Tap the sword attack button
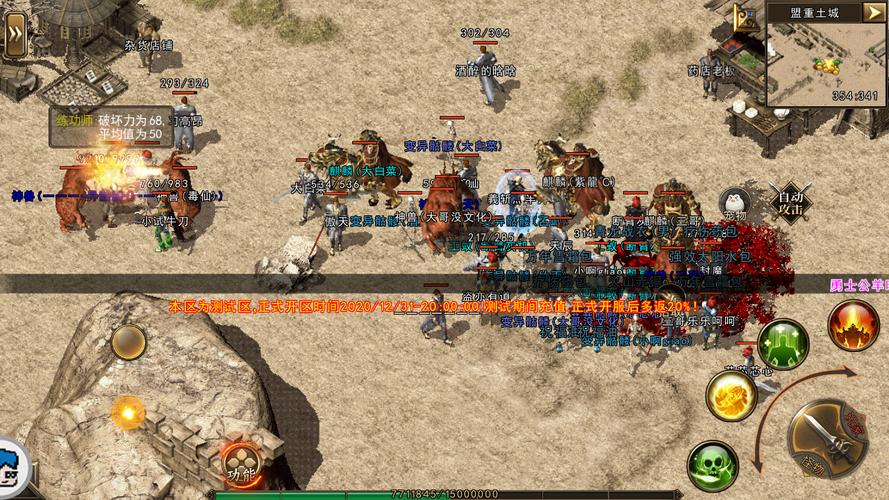Screen dimensions: 889x500 [825, 438]
